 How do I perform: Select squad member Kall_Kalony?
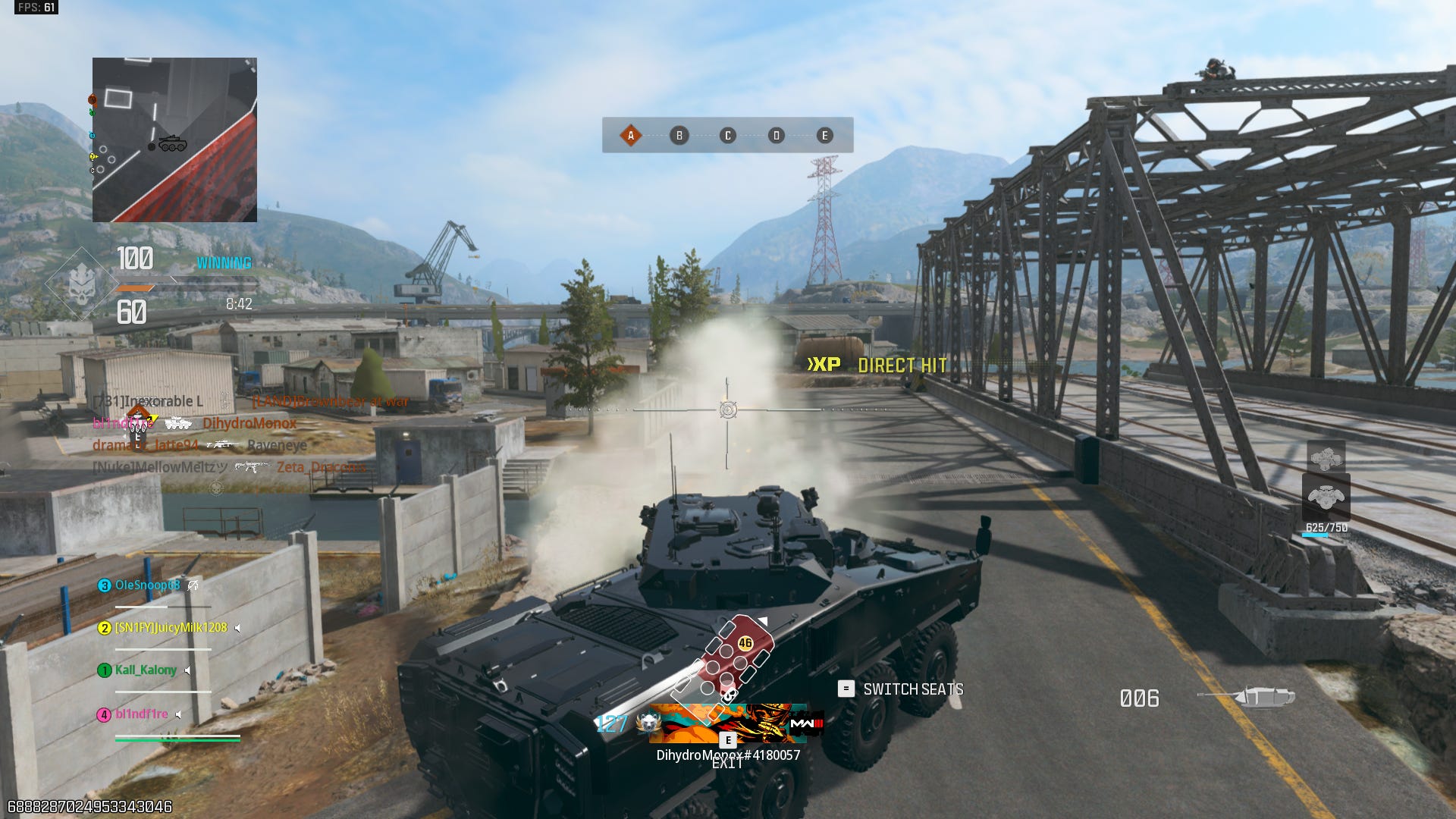pos(145,670)
